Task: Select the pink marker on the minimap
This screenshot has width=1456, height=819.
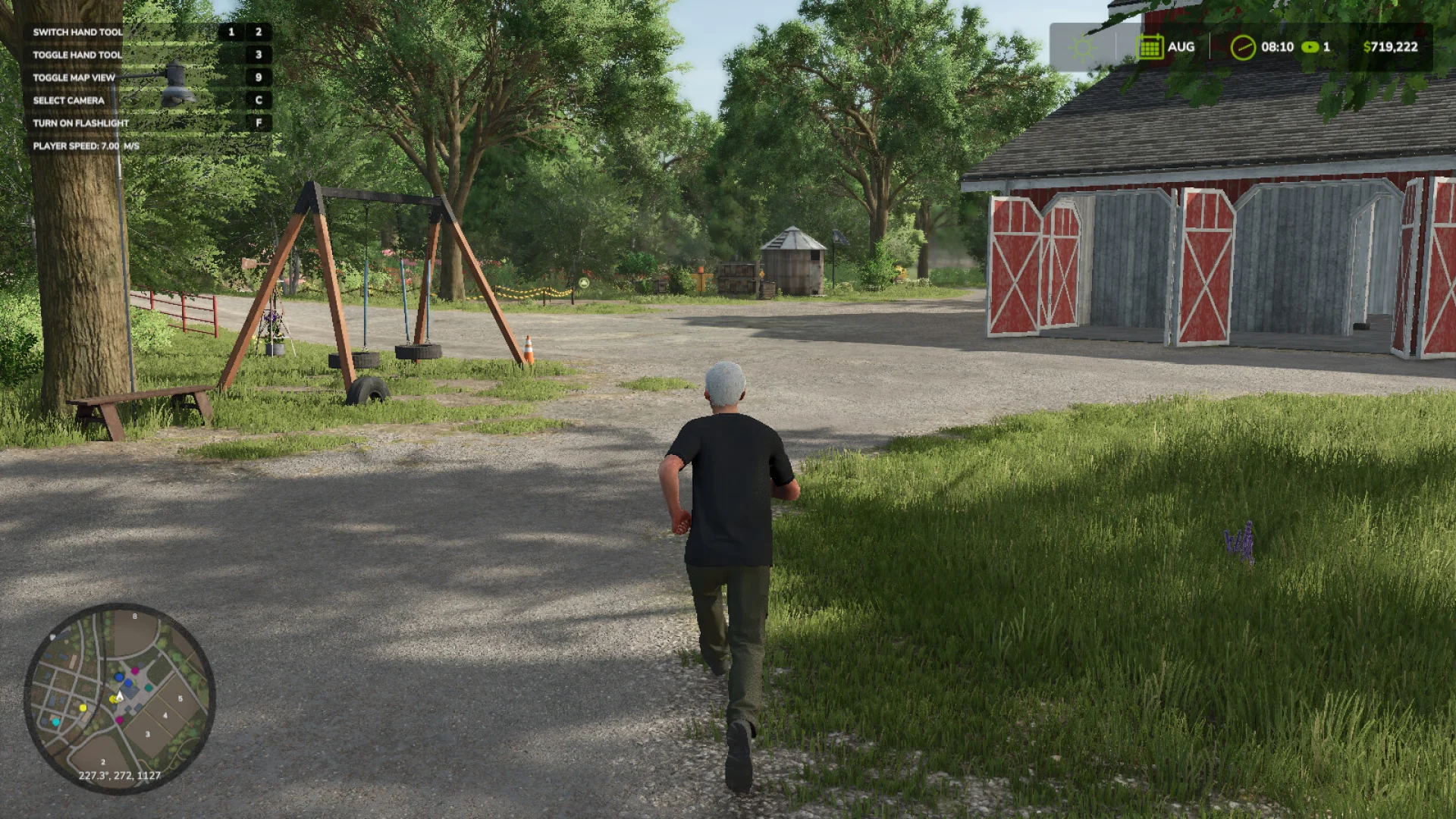Action: tap(135, 671)
